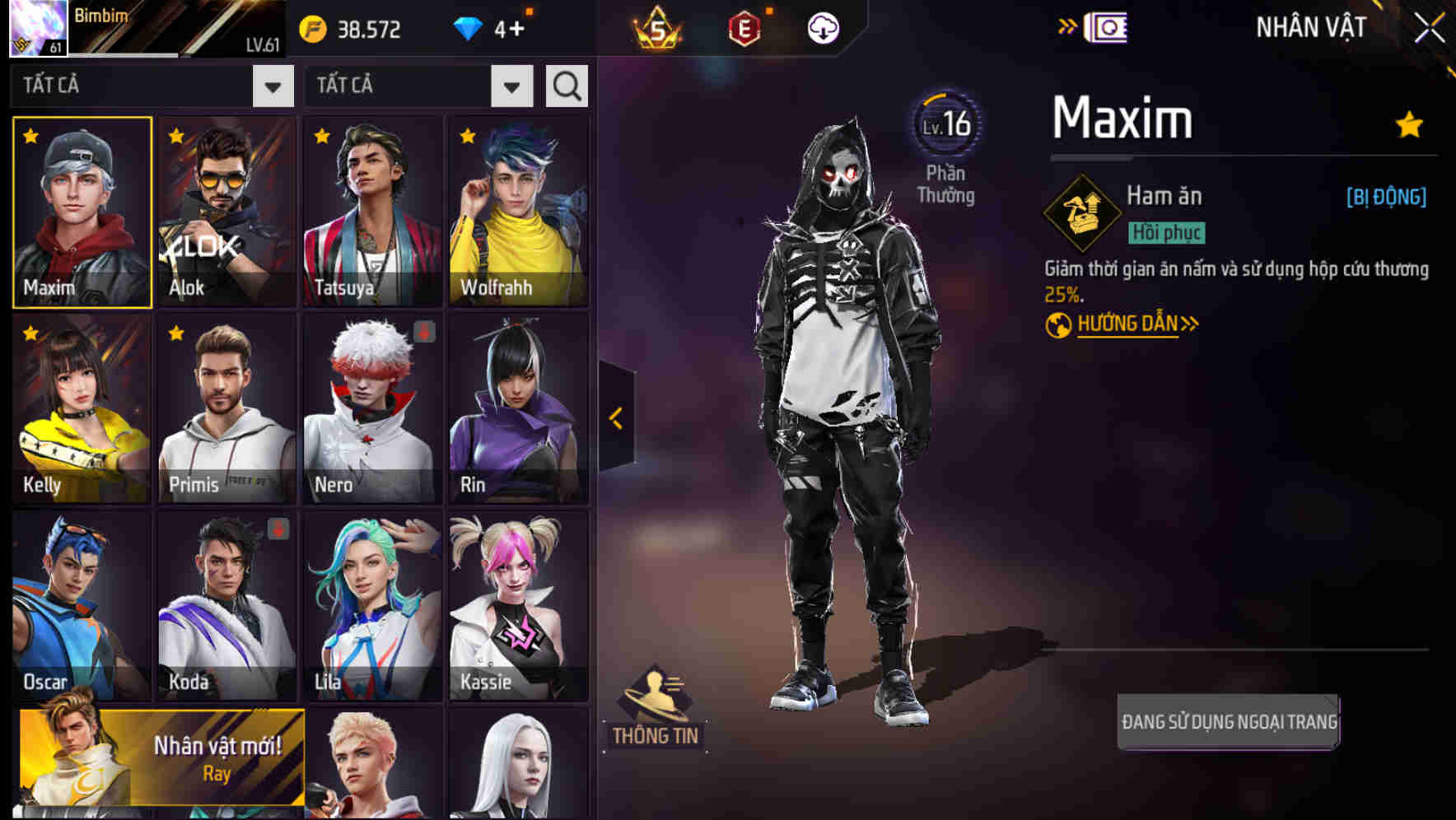1456x820 pixels.
Task: Open the second TẤT CẢ filter dropdown
Action: 416,85
